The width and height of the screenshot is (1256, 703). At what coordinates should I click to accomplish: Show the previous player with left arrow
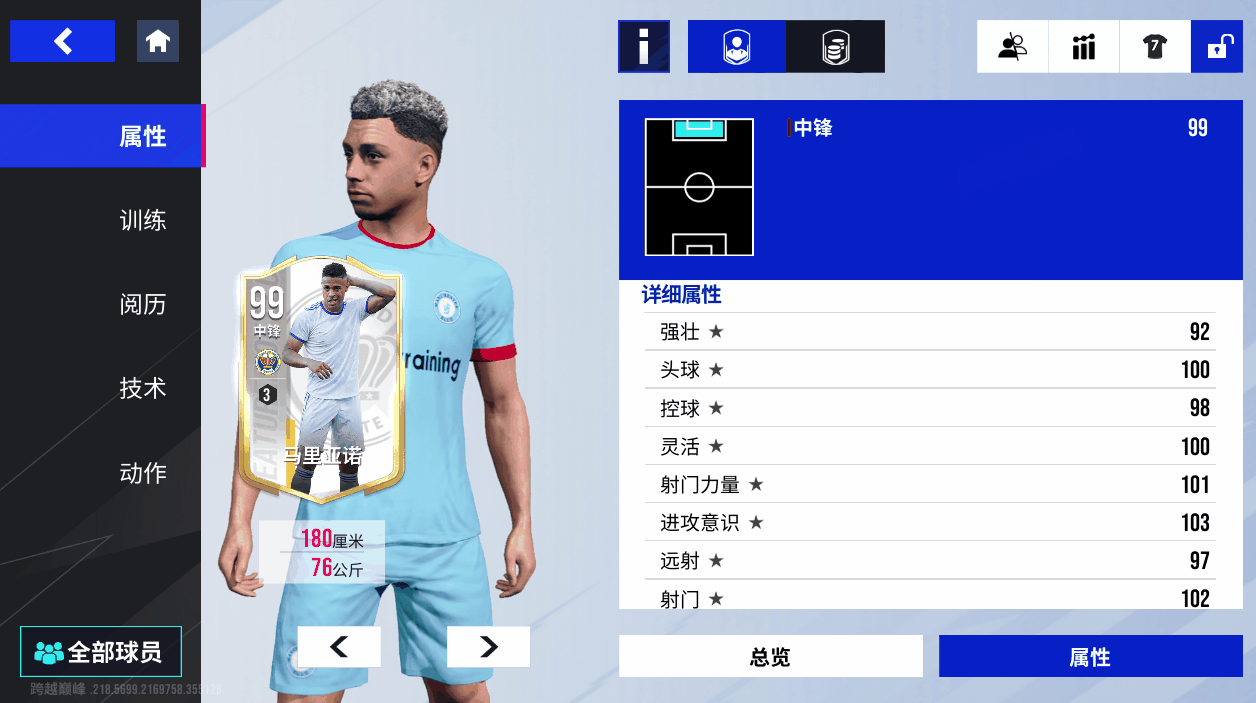pyautogui.click(x=339, y=647)
